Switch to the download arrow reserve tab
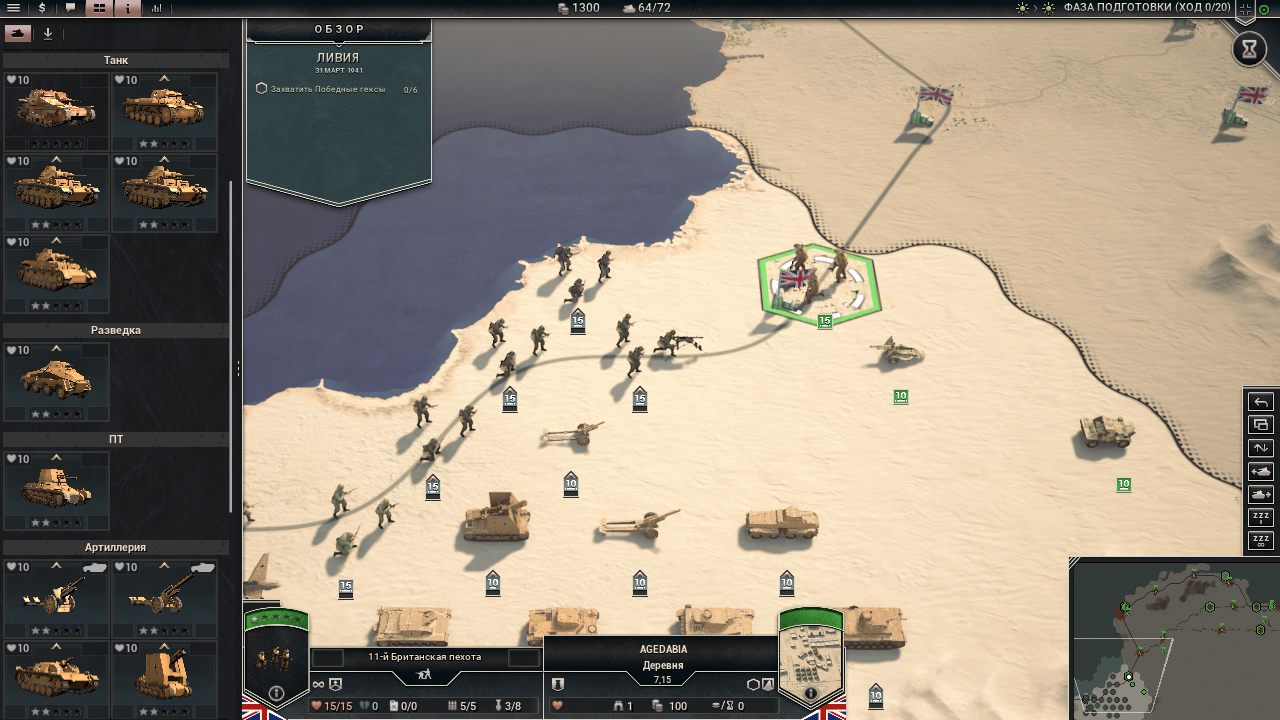The width and height of the screenshot is (1280, 720). [47, 33]
